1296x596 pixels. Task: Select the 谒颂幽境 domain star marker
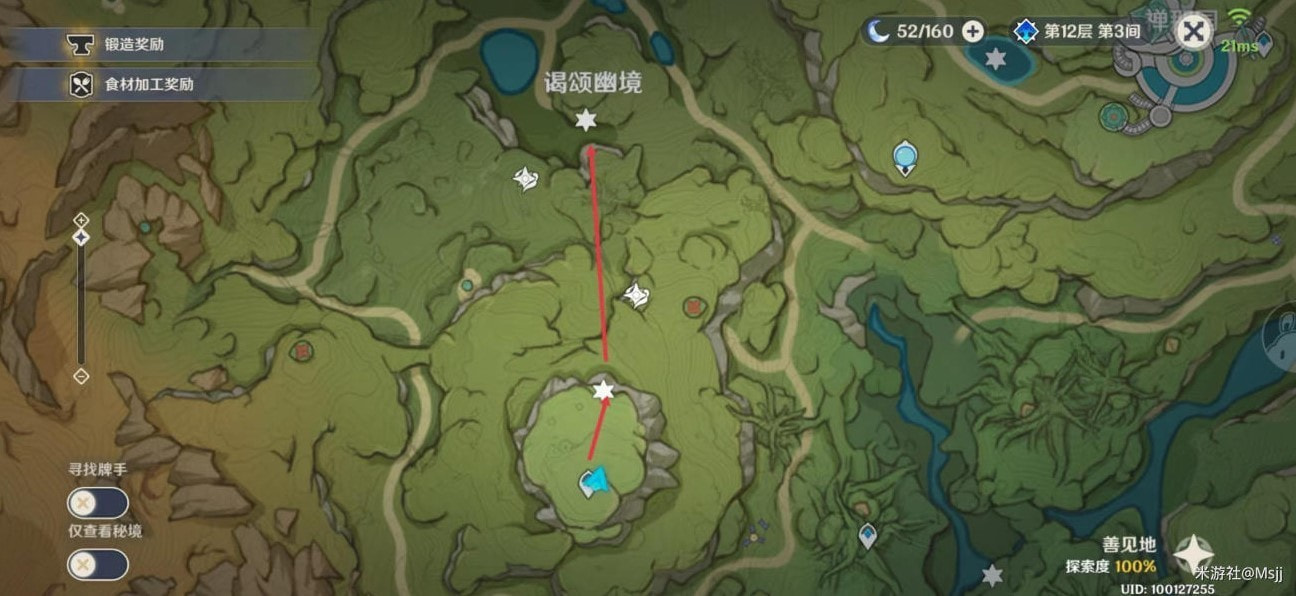(x=585, y=121)
